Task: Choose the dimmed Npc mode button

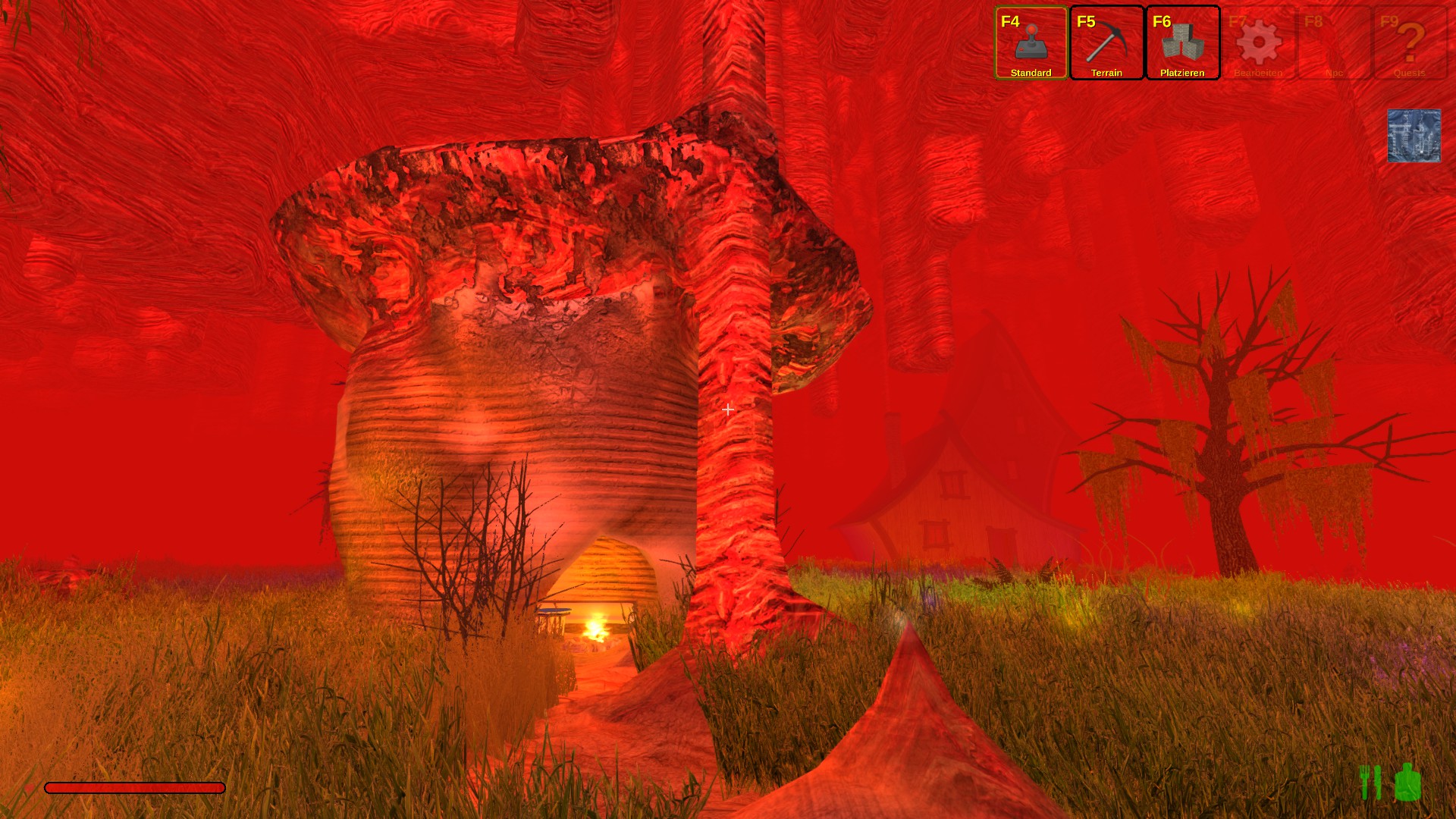Action: (1334, 43)
